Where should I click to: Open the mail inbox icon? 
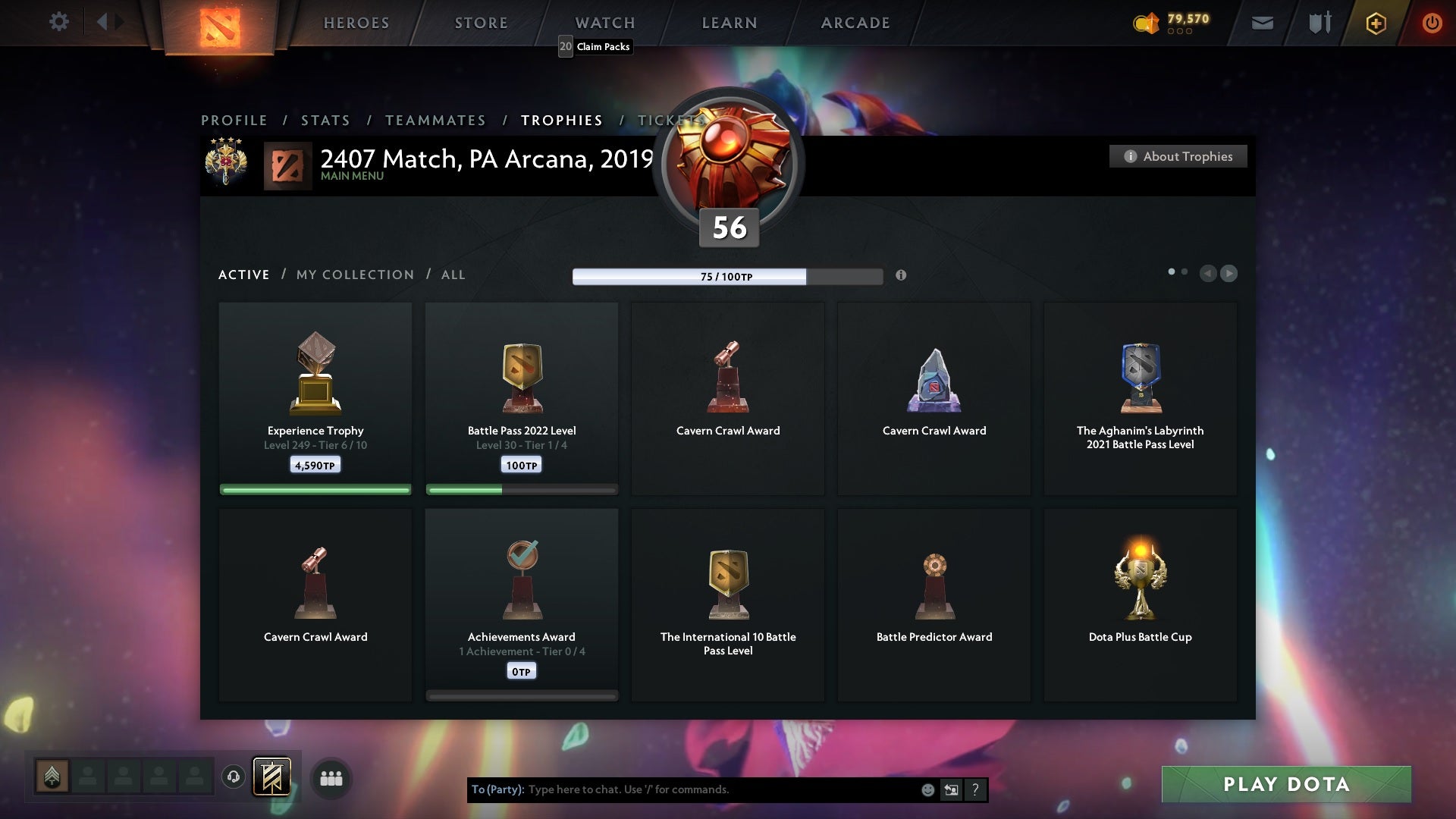click(1263, 23)
